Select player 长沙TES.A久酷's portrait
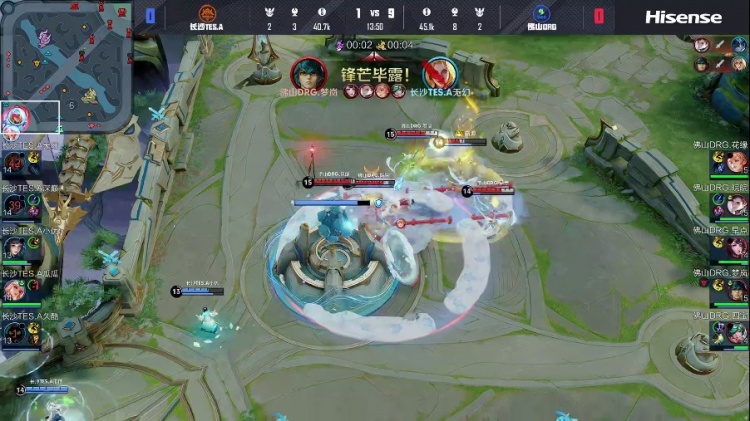The width and height of the screenshot is (750, 421). 14,333
